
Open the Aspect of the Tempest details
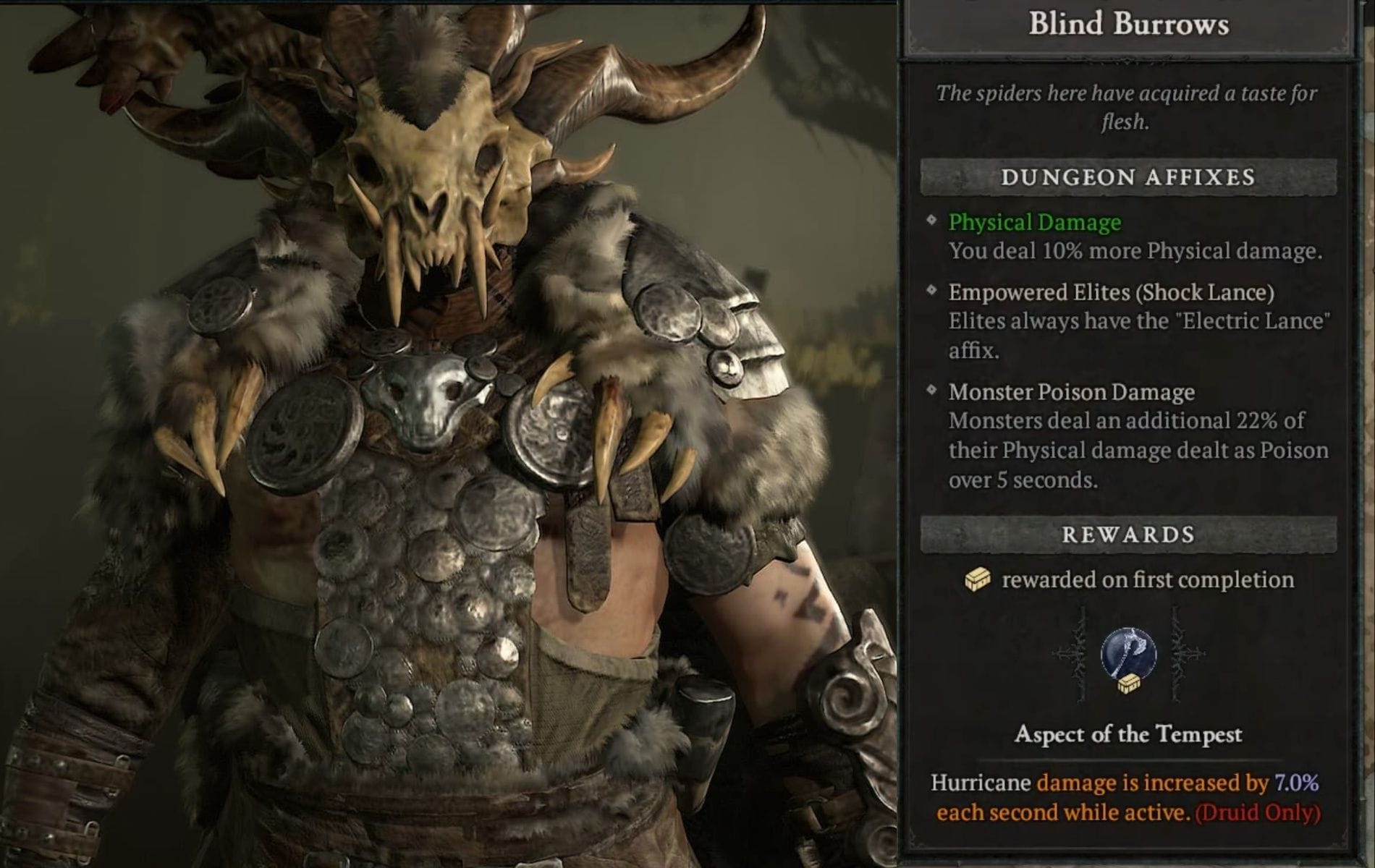1131,734
